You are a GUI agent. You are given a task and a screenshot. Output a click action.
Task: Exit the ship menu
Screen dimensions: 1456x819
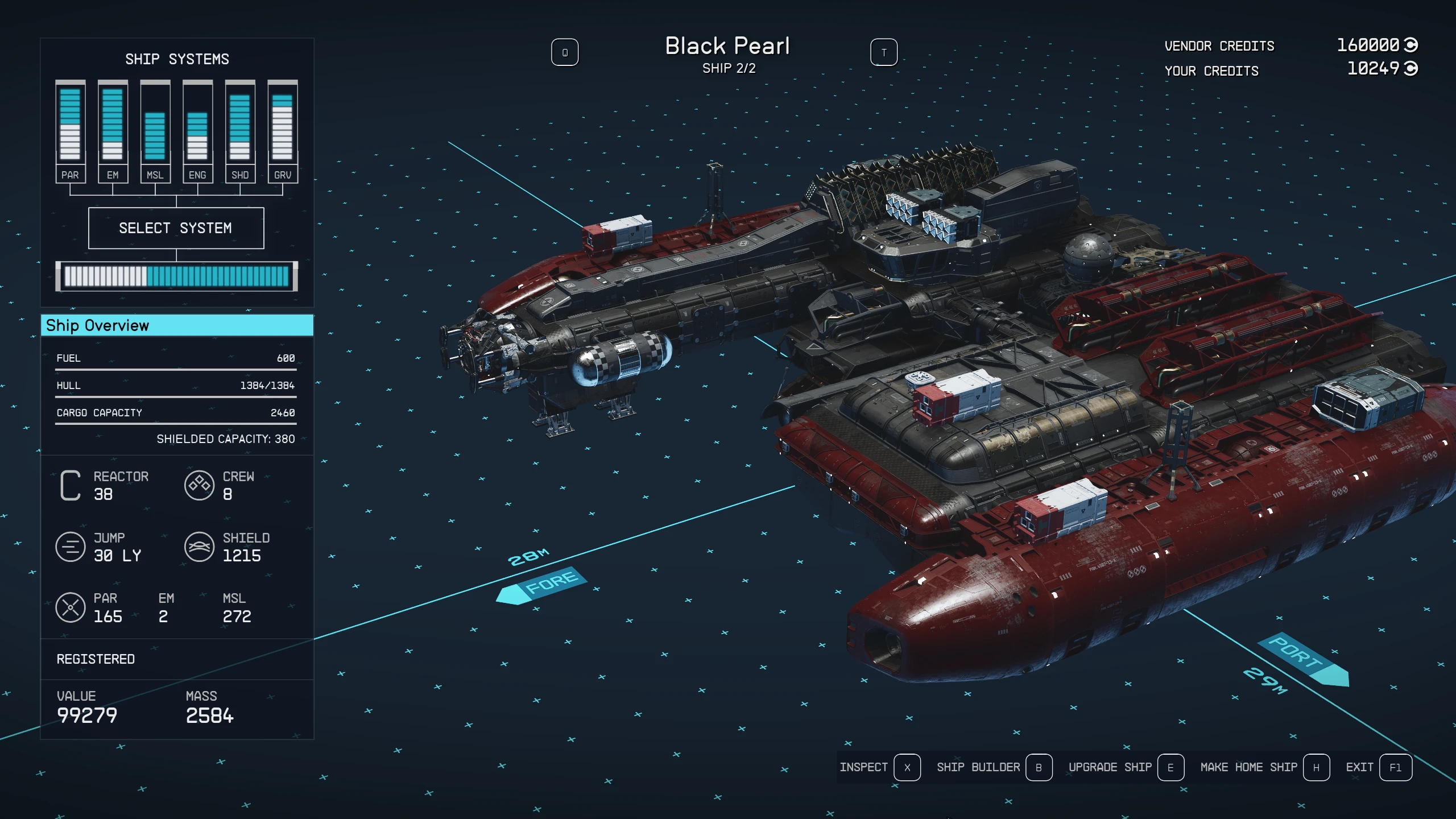click(x=1378, y=767)
